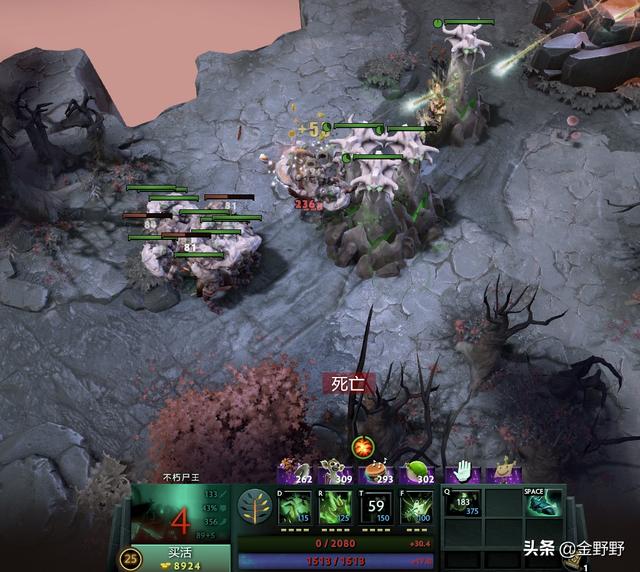The width and height of the screenshot is (640, 572).
Task: Click the 买活 buyback button
Action: click(180, 559)
